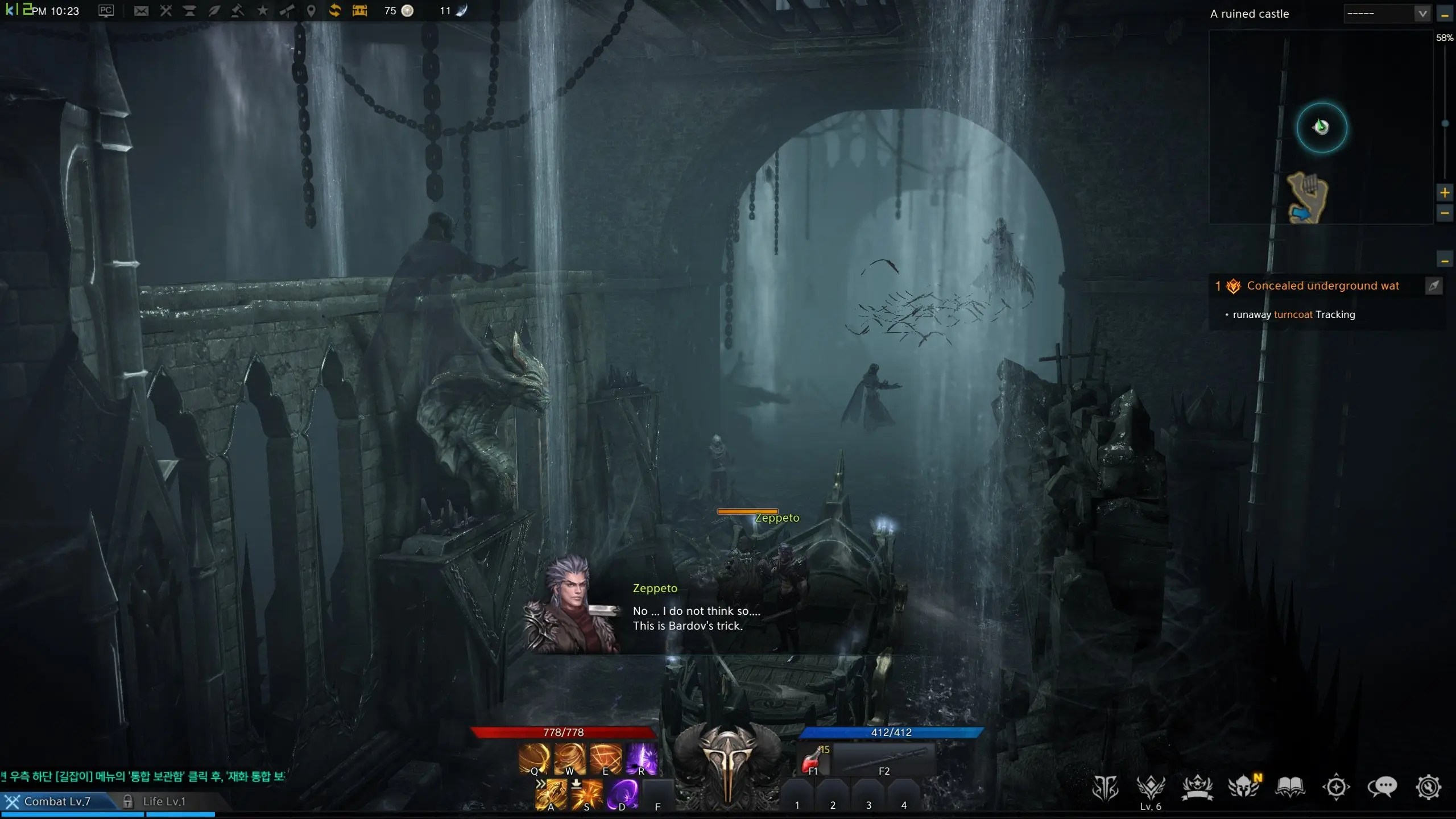1456x819 pixels.
Task: Use the F1 HP potion slot
Action: [x=814, y=759]
